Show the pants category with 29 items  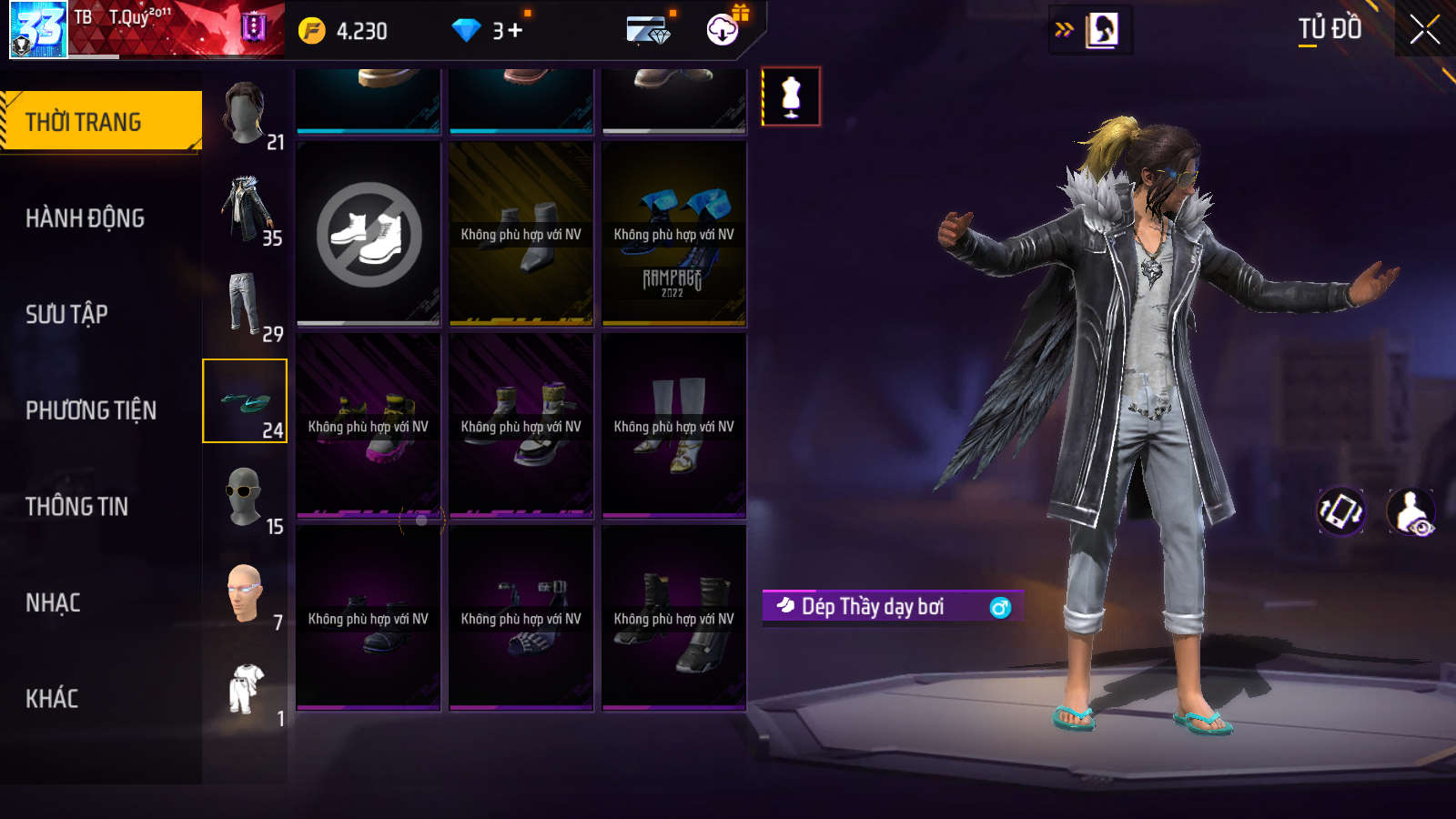point(246,306)
